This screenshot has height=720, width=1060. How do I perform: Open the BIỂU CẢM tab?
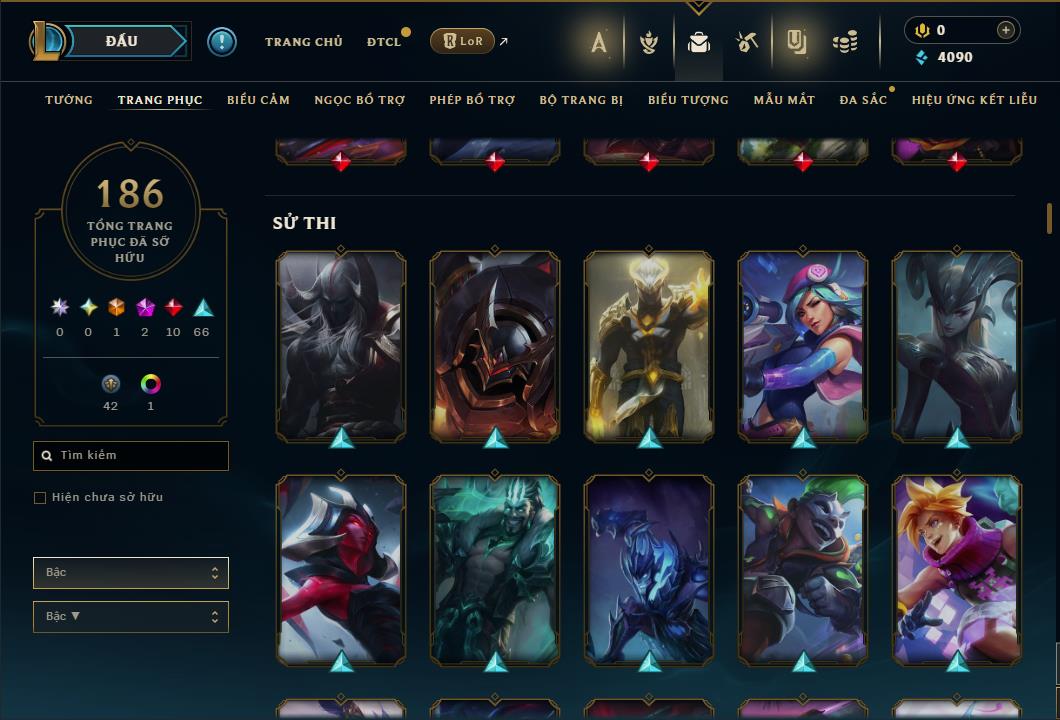click(258, 100)
